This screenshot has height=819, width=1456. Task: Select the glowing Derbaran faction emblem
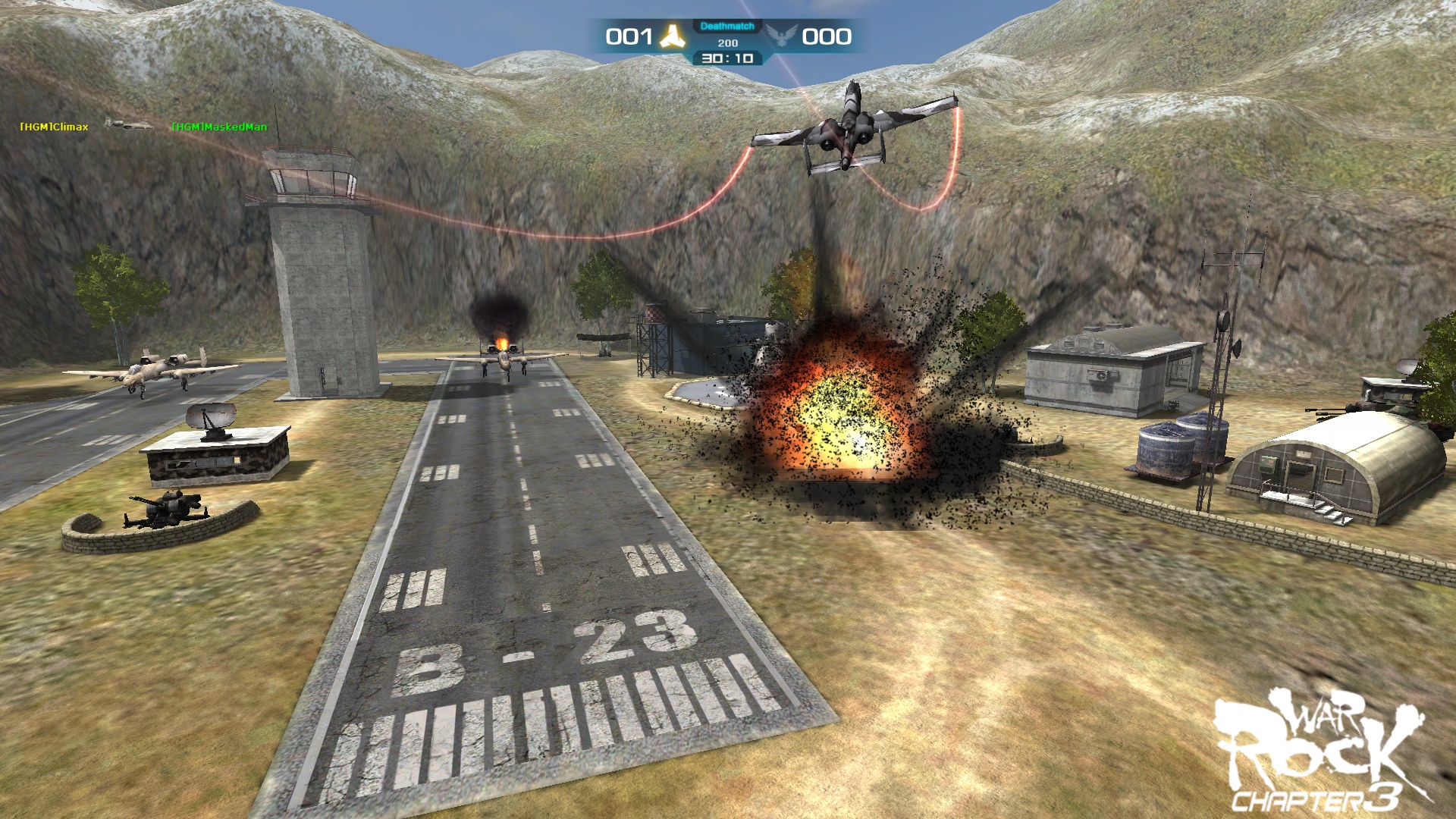point(673,34)
